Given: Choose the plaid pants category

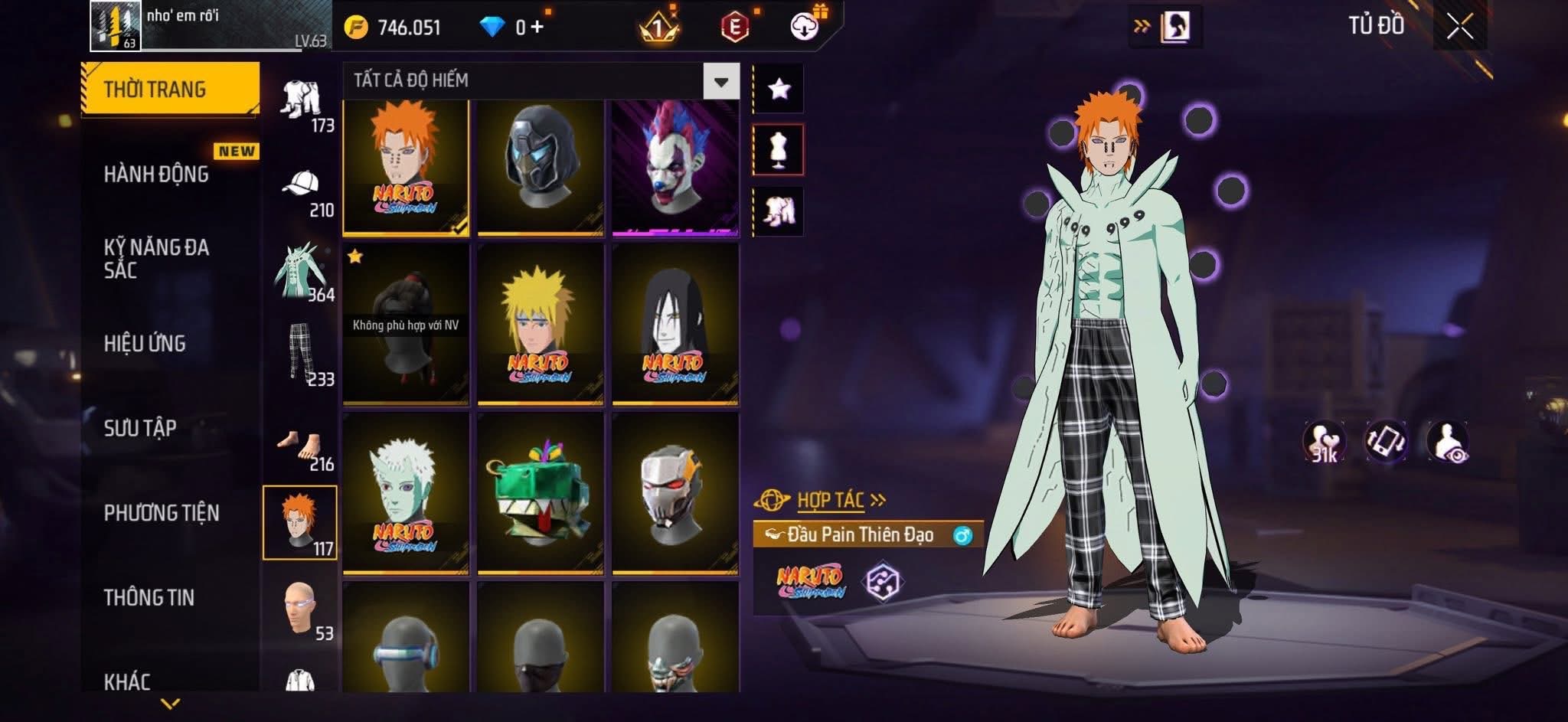Looking at the screenshot, I should [x=301, y=354].
